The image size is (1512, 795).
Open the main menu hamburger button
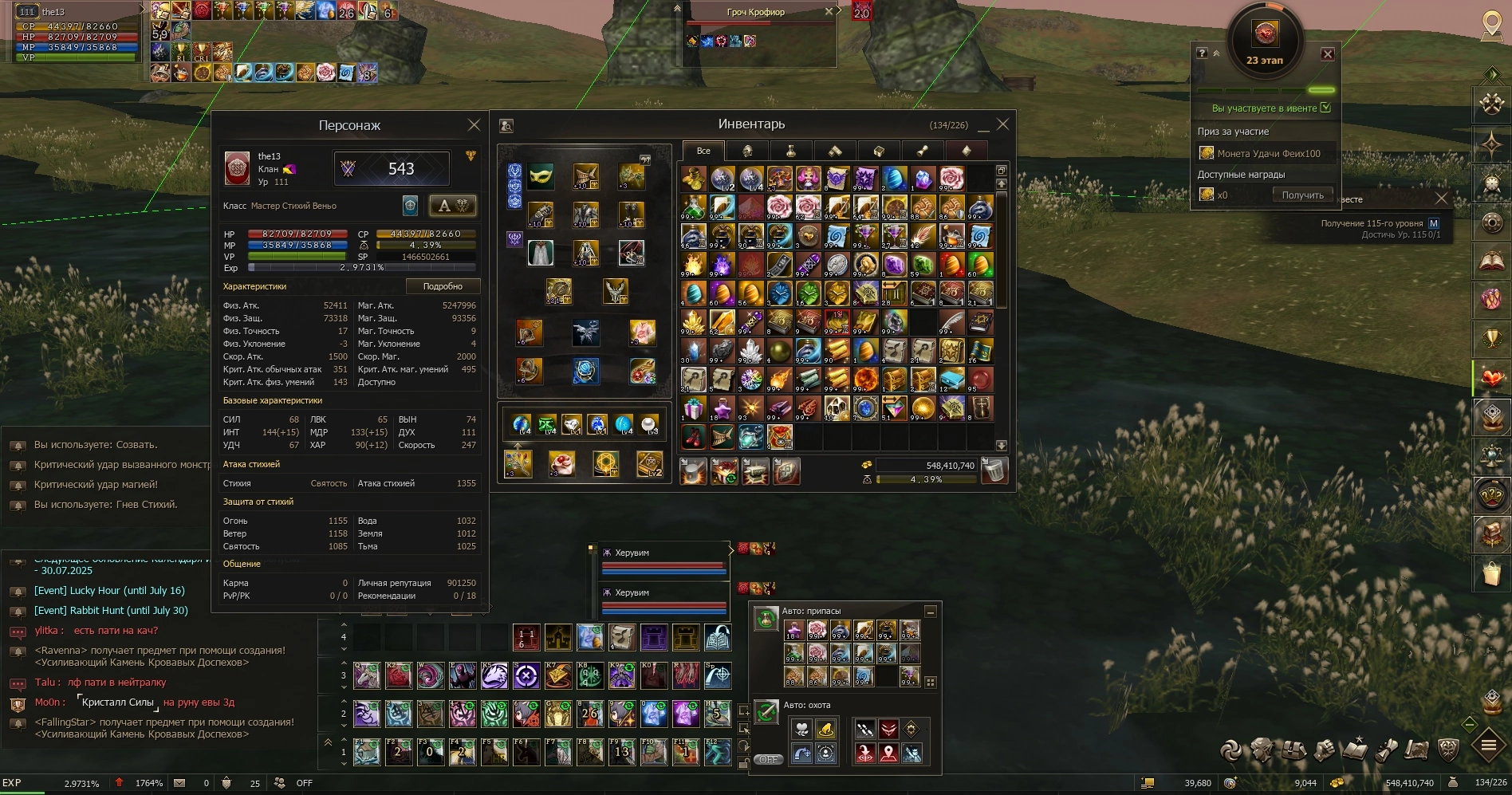coord(1488,746)
